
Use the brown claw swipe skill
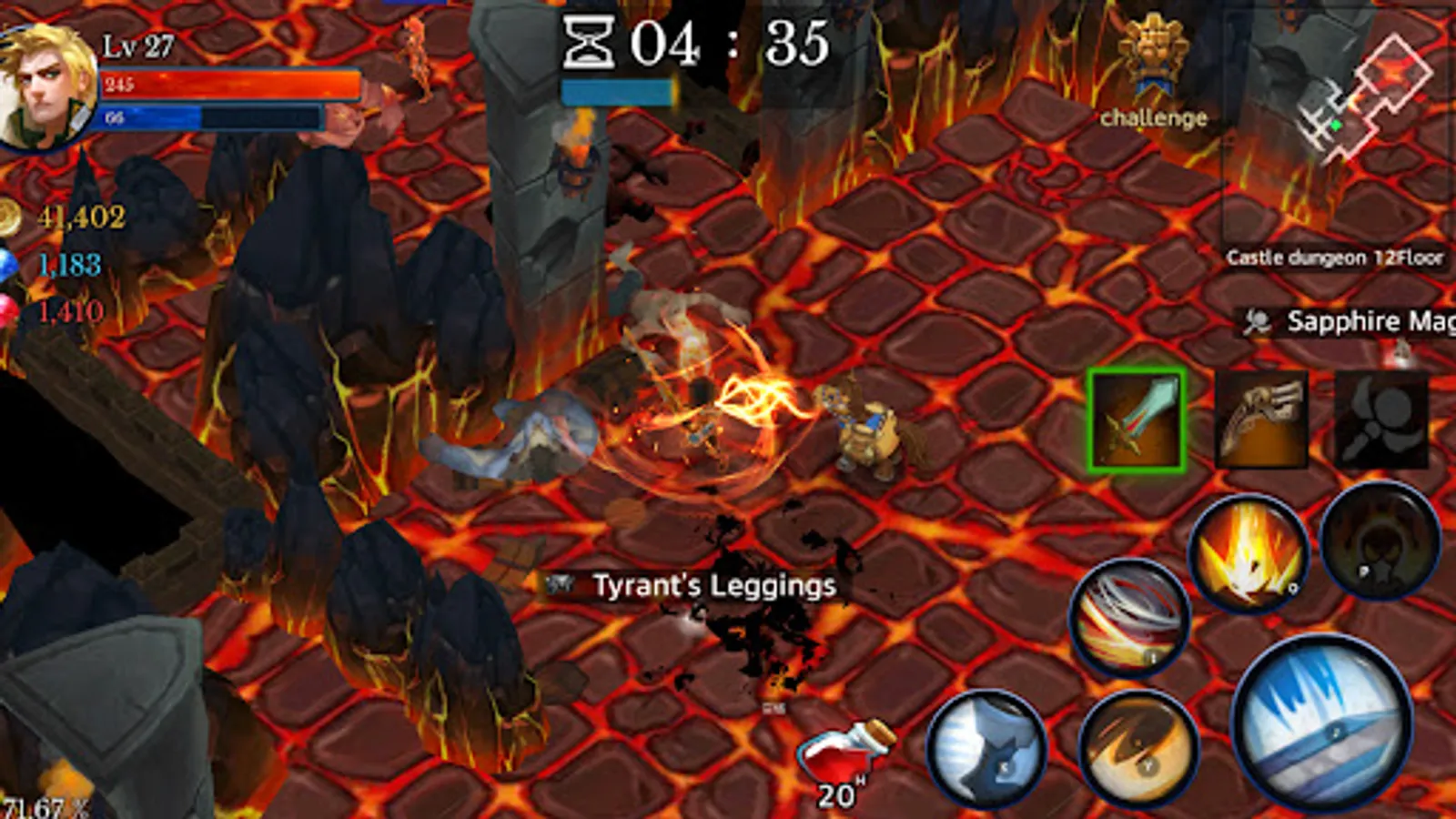[x=1137, y=746]
